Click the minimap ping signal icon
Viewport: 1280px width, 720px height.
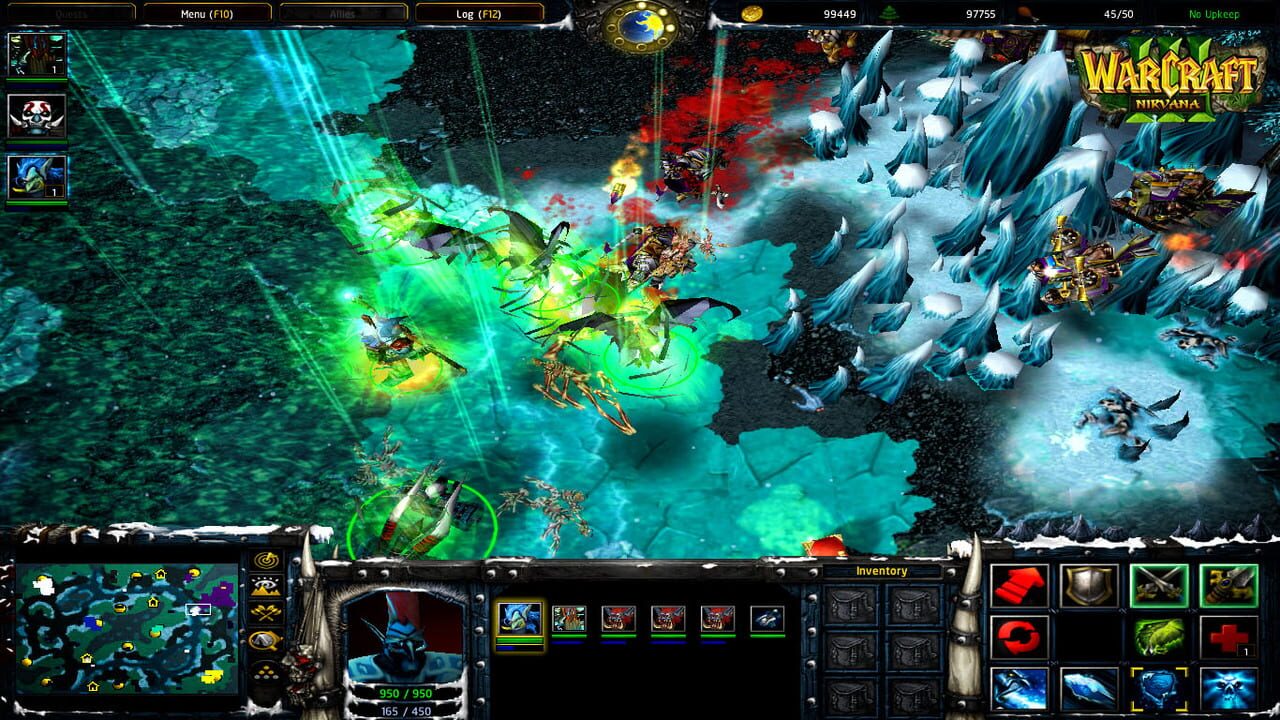[x=264, y=560]
